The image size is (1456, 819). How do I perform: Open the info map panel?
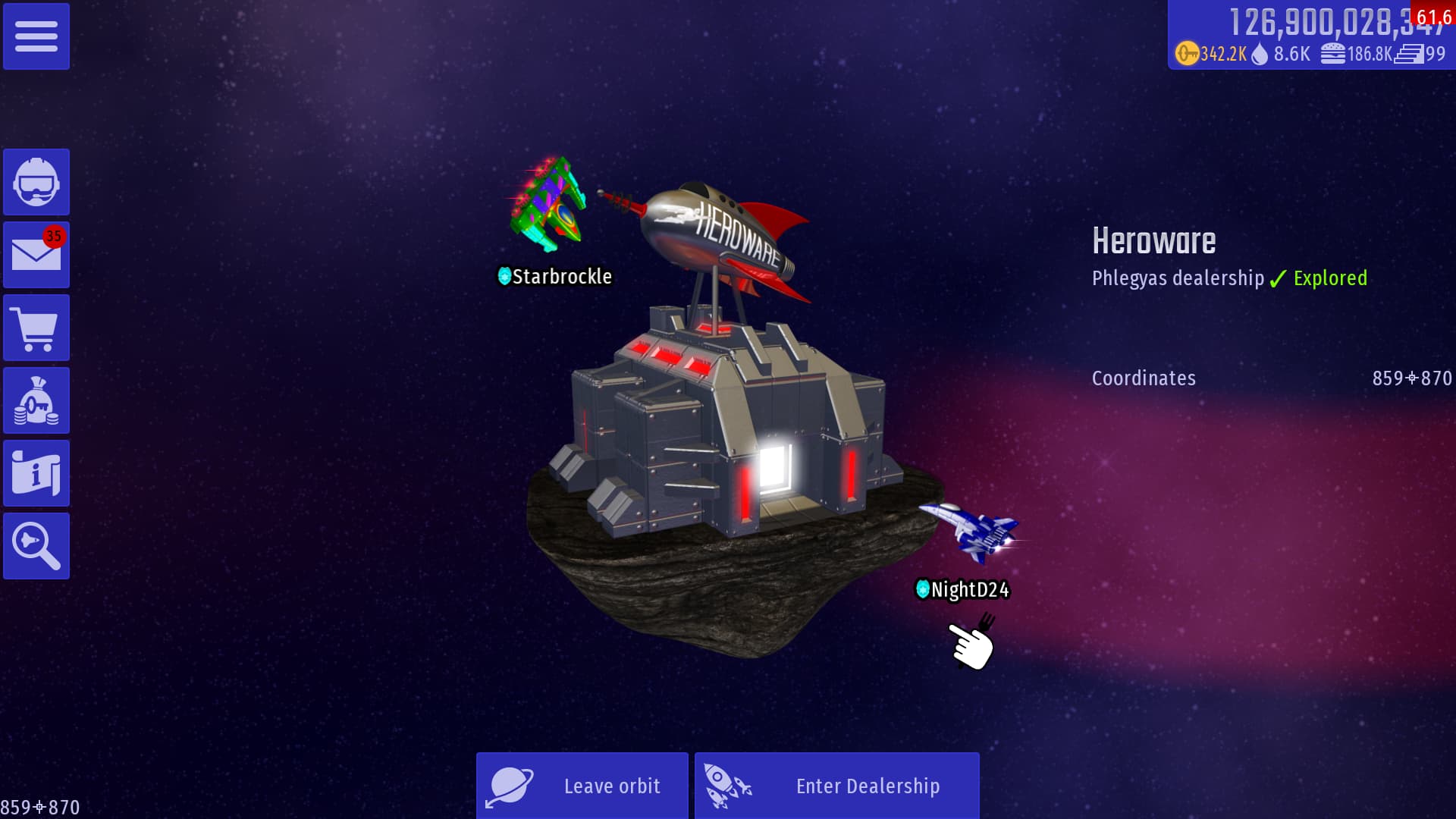[x=36, y=473]
